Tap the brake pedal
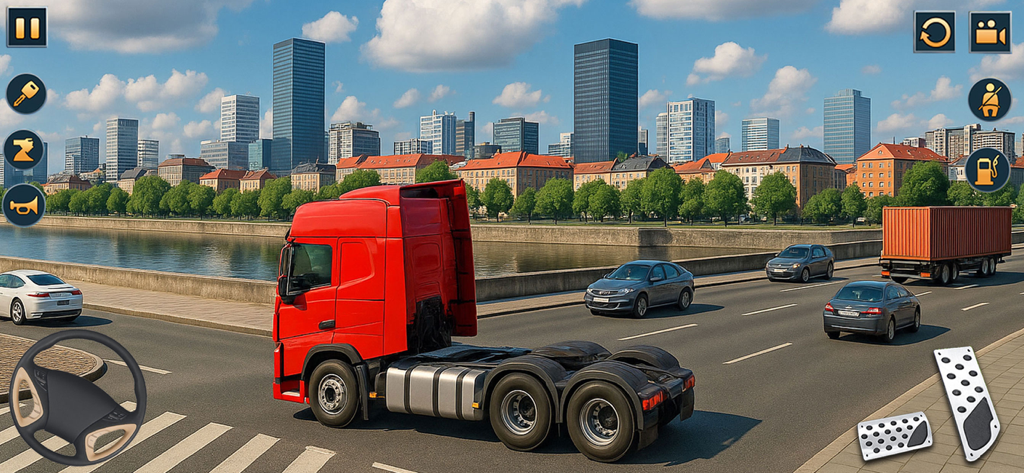This screenshot has width=1024, height=473. click(x=894, y=435)
